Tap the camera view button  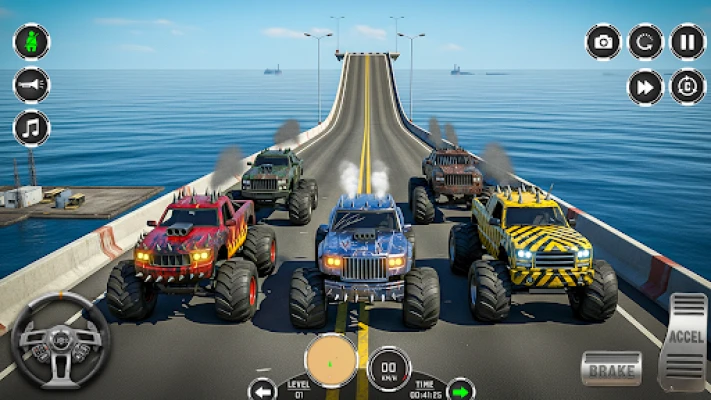(x=603, y=42)
